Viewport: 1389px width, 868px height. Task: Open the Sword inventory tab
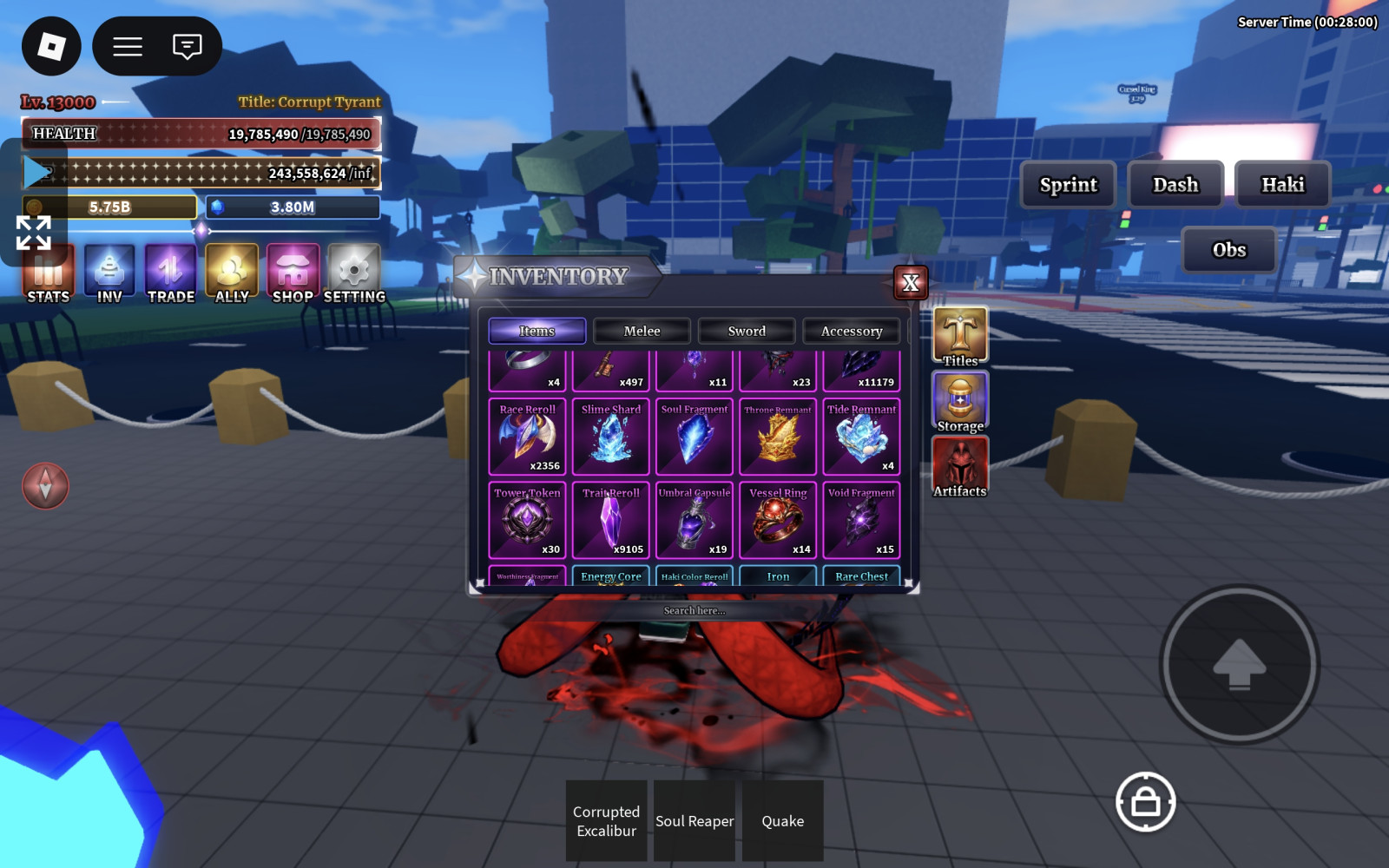747,331
